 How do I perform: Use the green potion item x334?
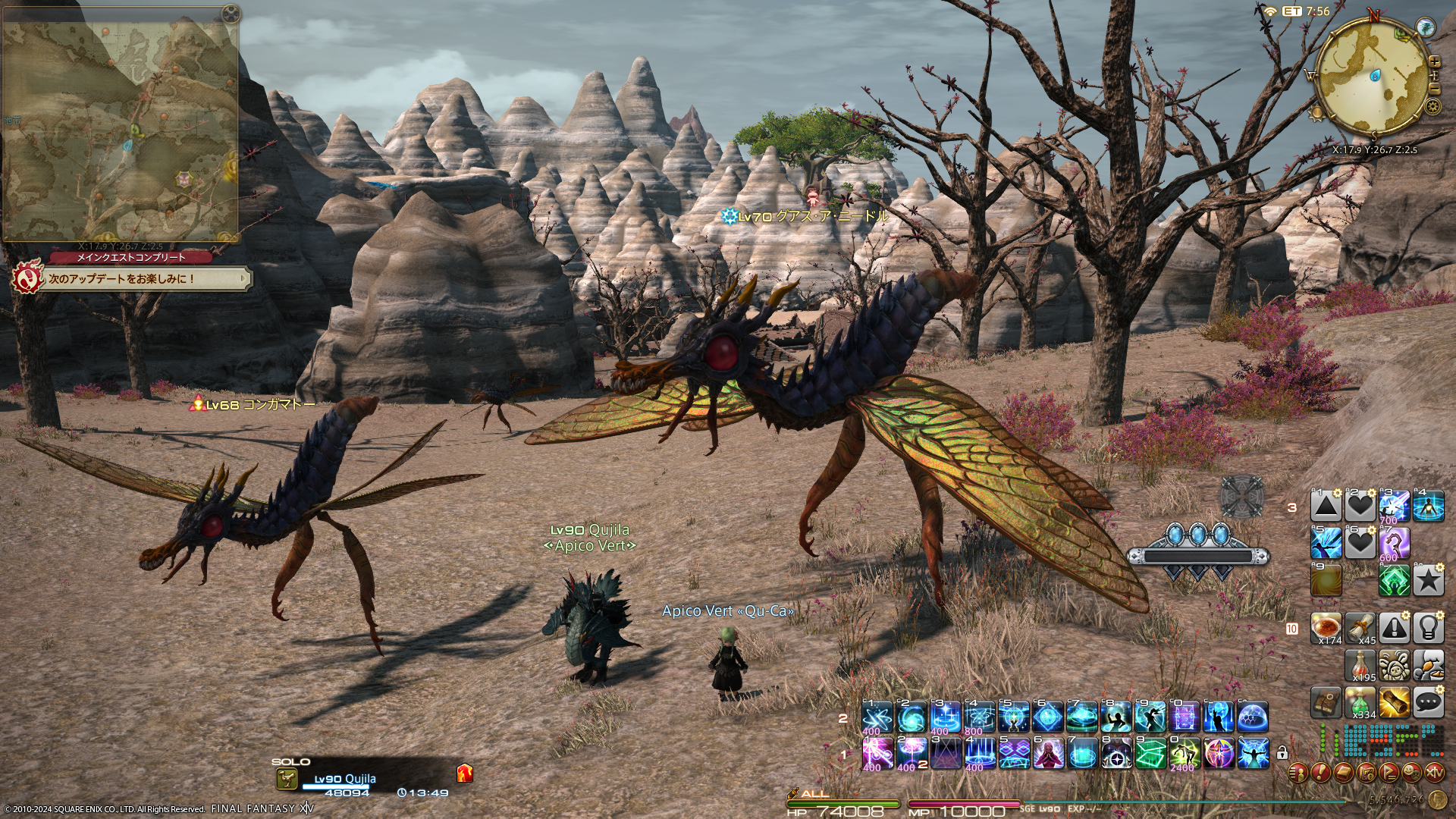click(x=1360, y=702)
